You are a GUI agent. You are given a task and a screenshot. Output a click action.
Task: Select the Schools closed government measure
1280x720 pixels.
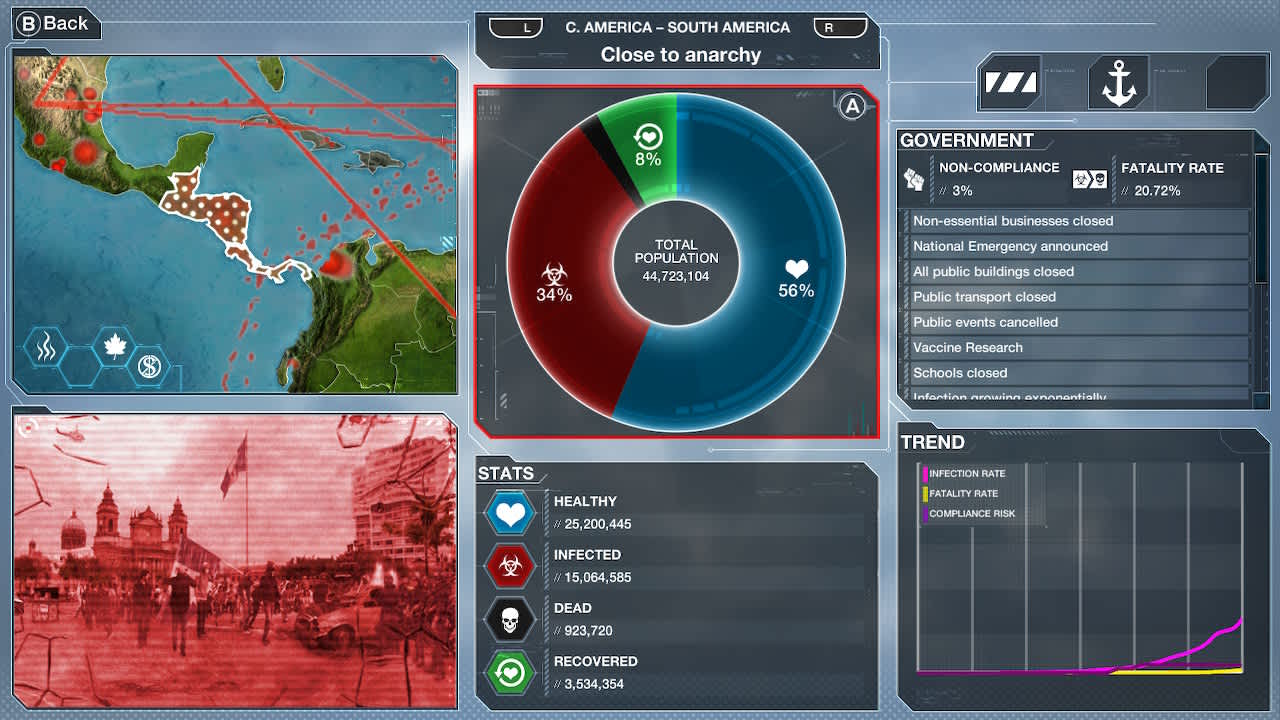click(x=1075, y=372)
